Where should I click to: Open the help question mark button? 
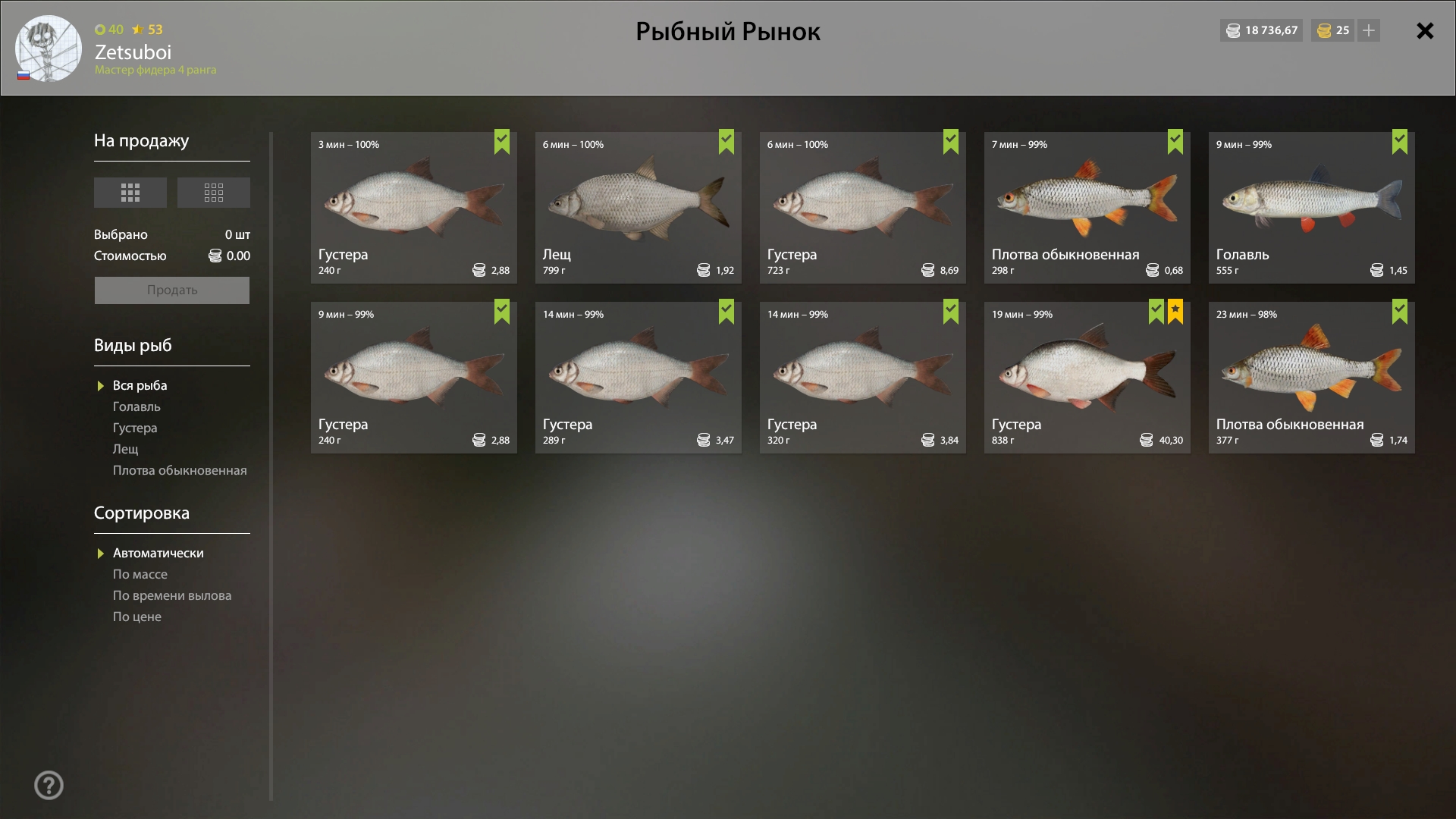(x=49, y=786)
